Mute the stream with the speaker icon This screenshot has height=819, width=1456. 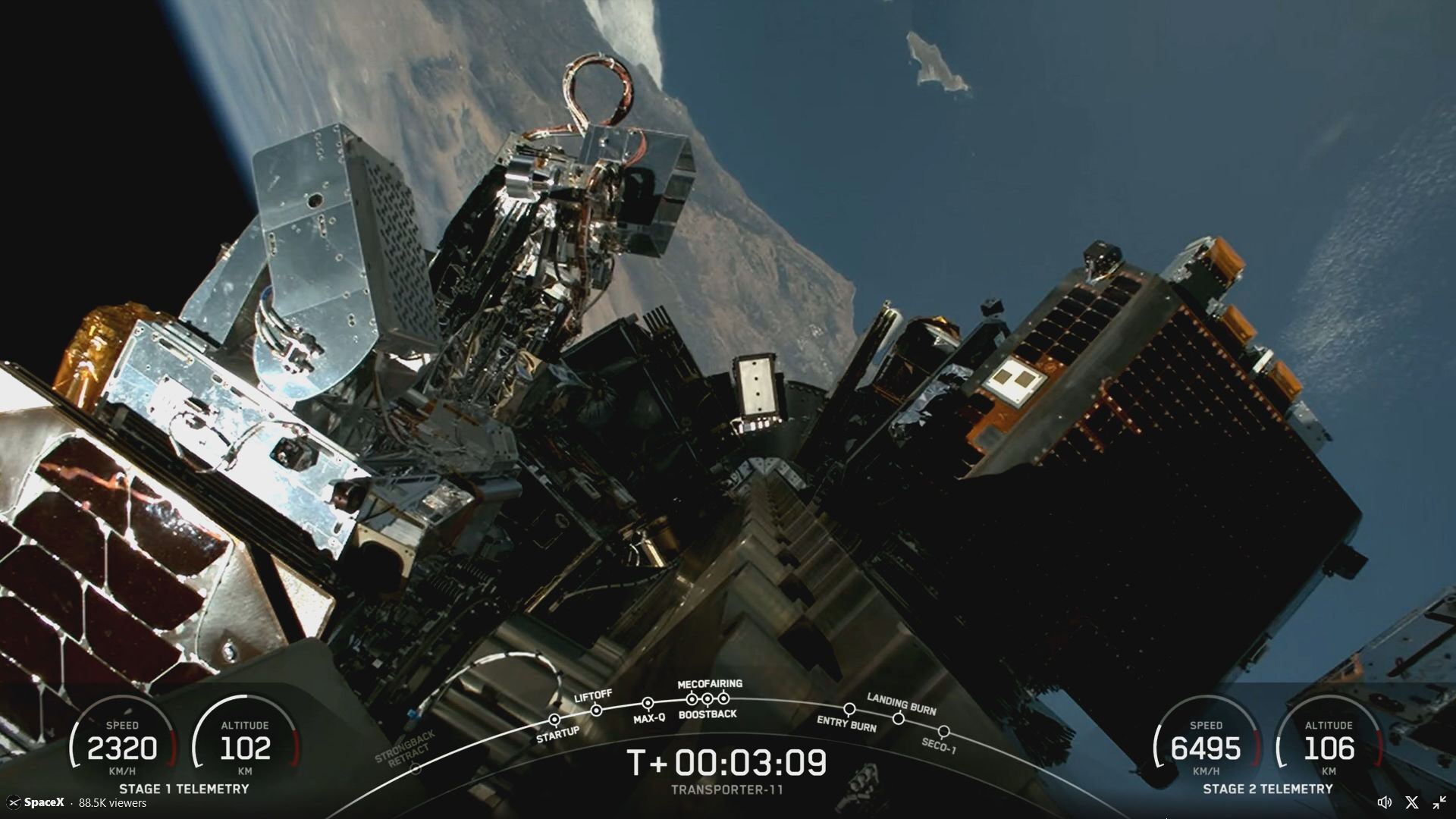(1384, 802)
